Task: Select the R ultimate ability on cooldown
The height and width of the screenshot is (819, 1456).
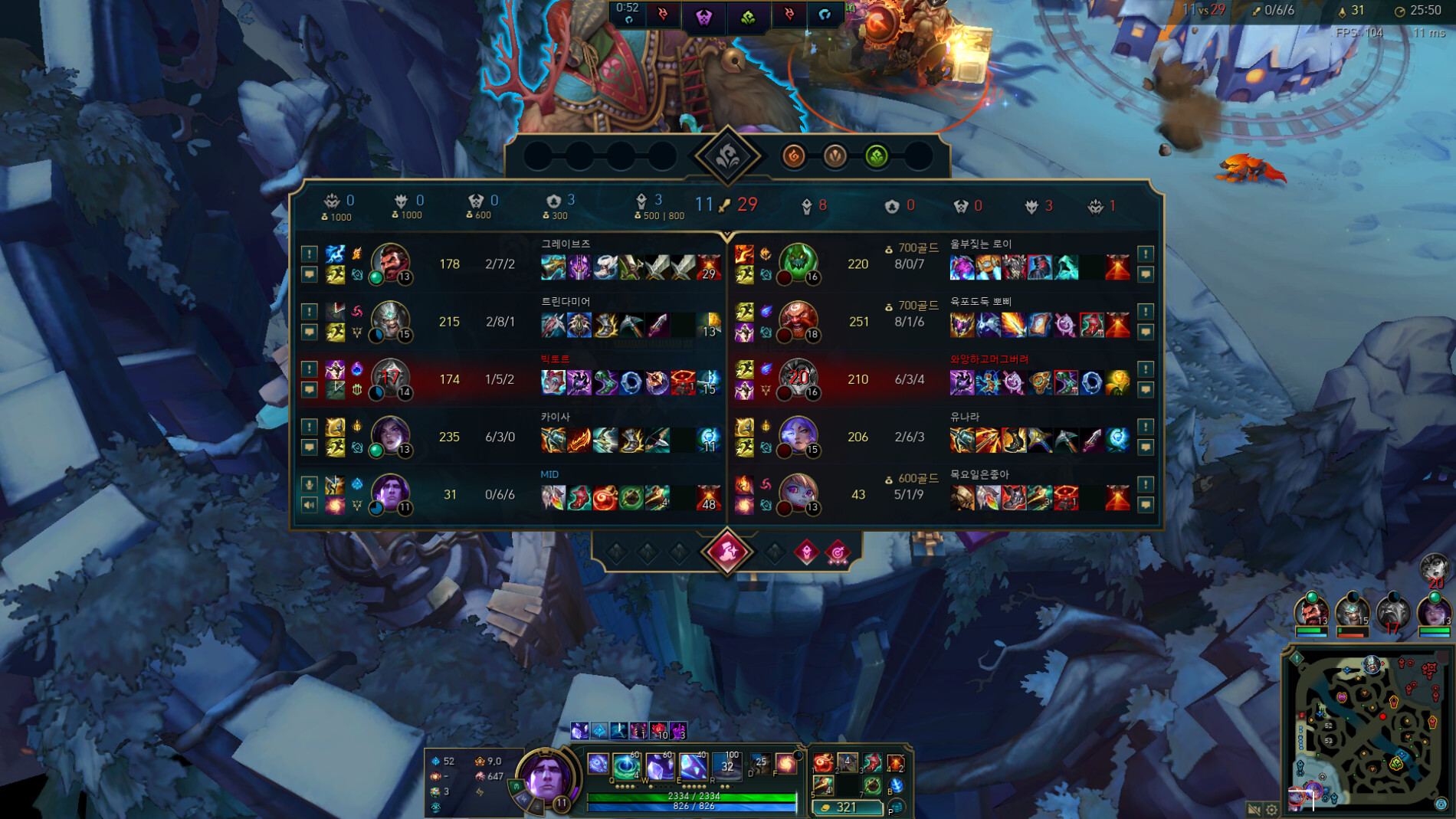Action: 694,765
